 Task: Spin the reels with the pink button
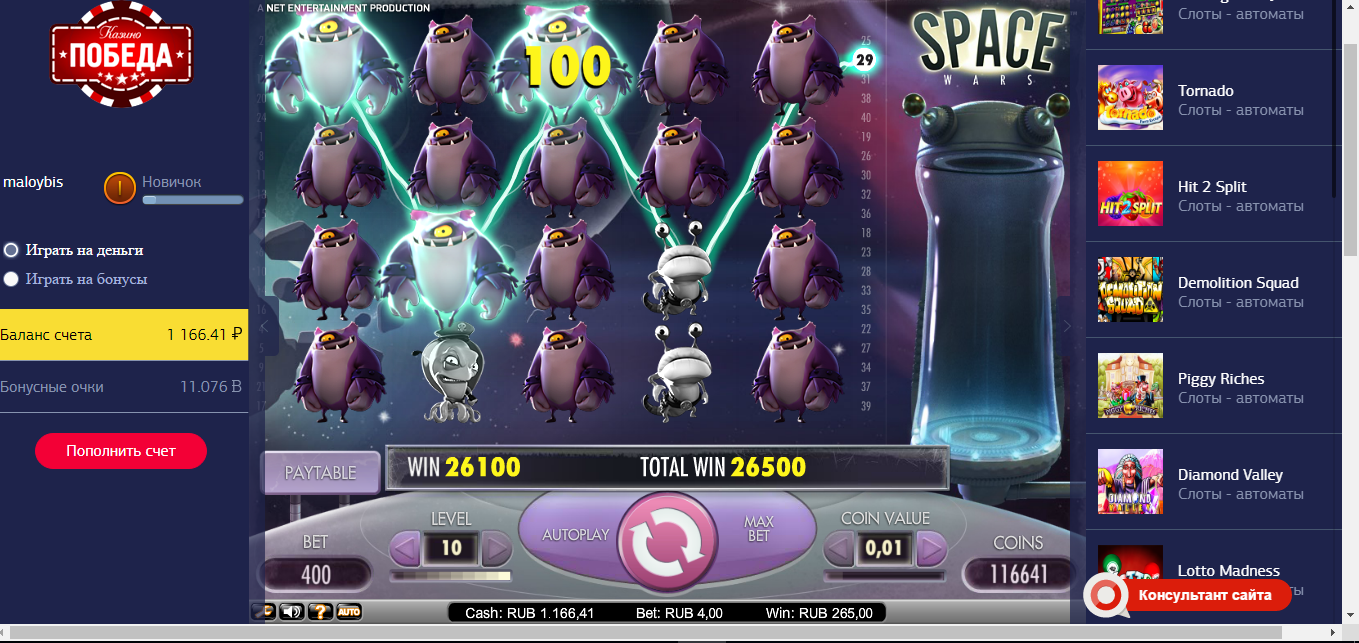point(667,541)
